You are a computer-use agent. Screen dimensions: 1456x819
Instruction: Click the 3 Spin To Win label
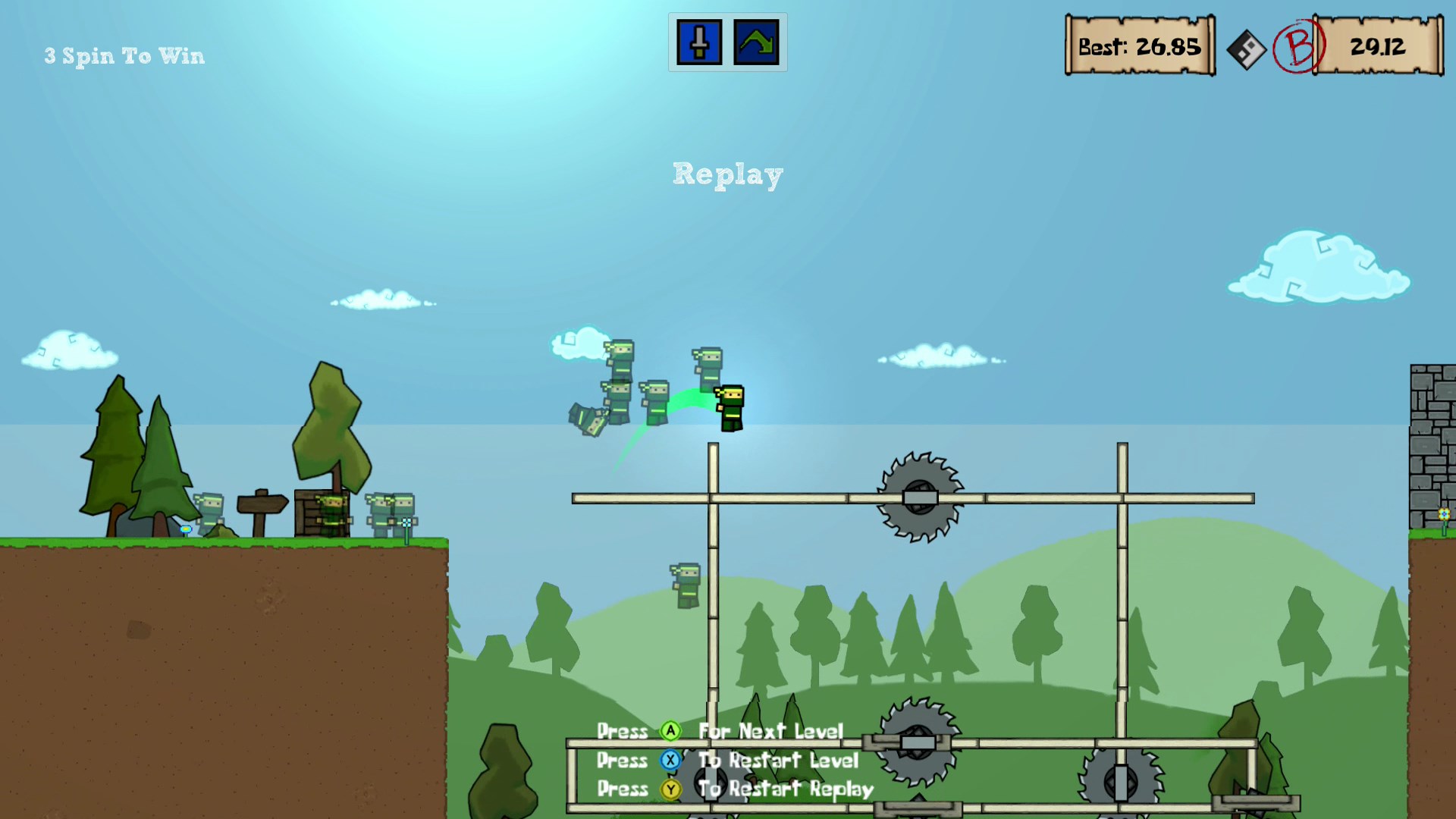(x=124, y=55)
